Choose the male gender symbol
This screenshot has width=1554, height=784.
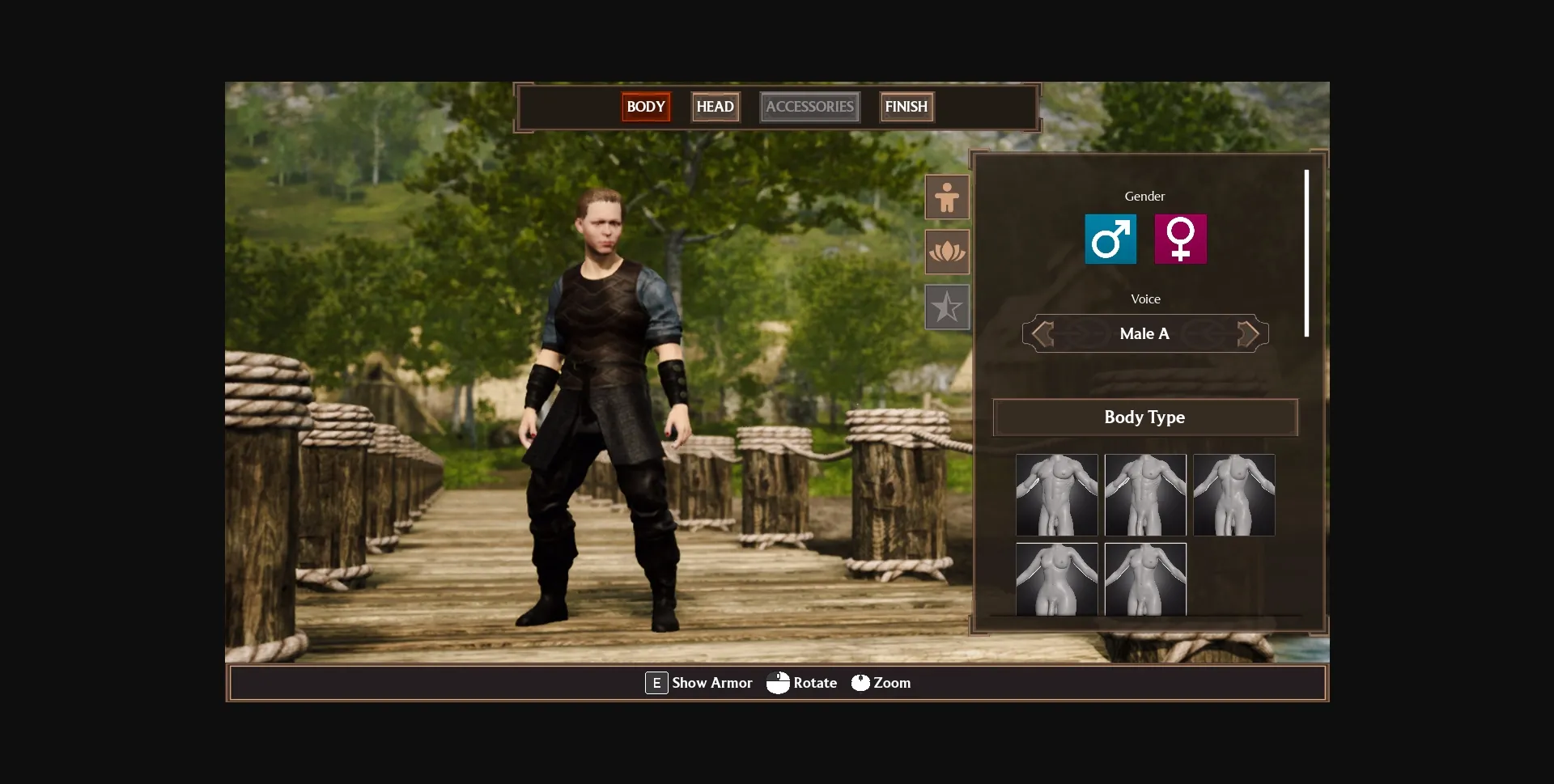tap(1110, 239)
